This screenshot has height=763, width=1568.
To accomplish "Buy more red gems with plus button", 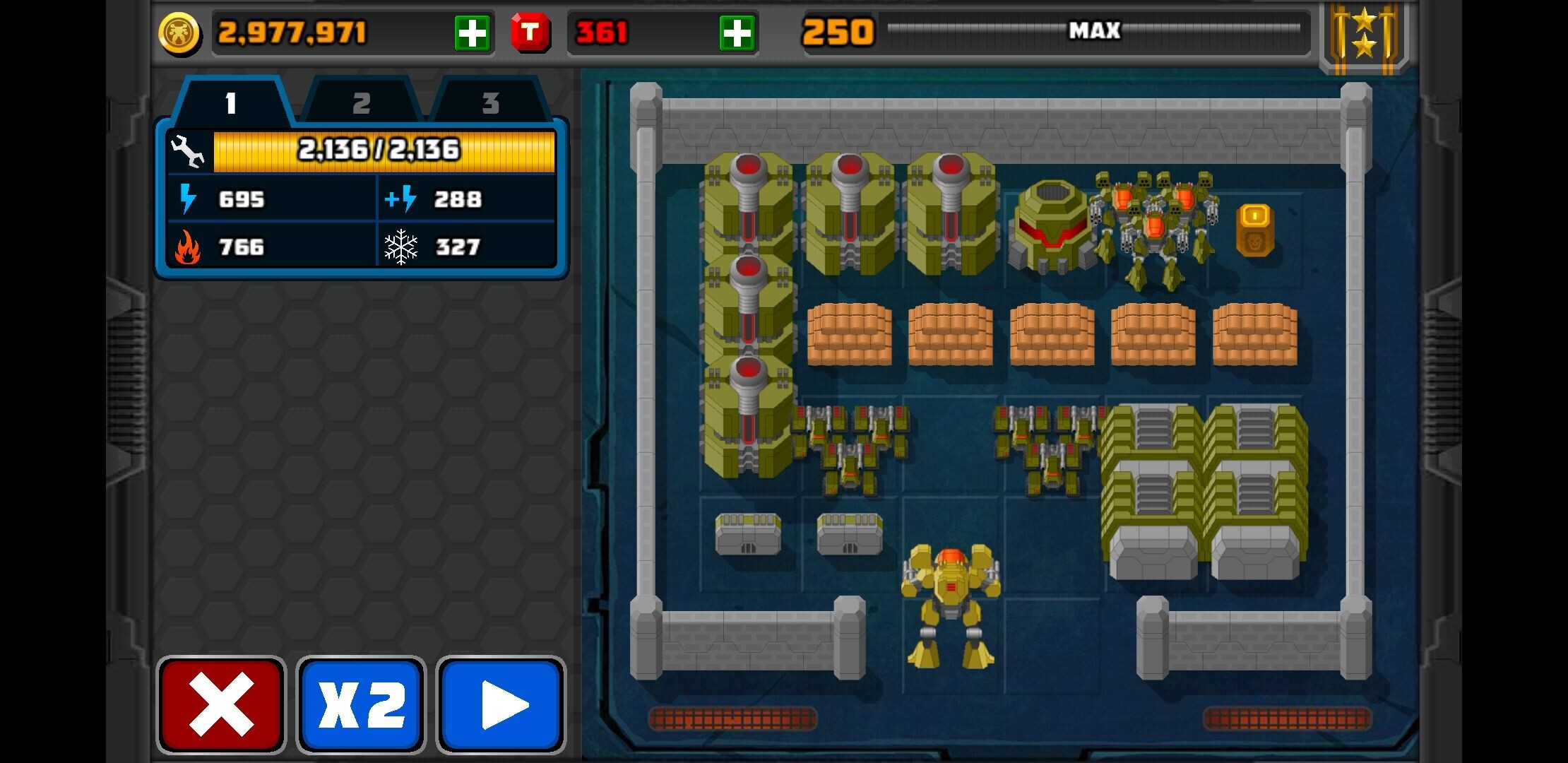I will pyautogui.click(x=736, y=33).
